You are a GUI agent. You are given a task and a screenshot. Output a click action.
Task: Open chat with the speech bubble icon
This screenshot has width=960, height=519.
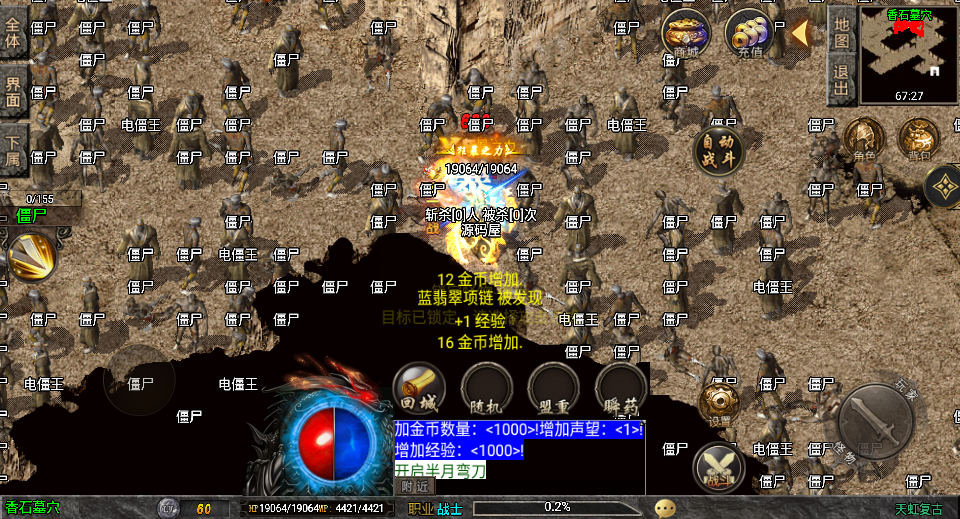pyautogui.click(x=664, y=508)
